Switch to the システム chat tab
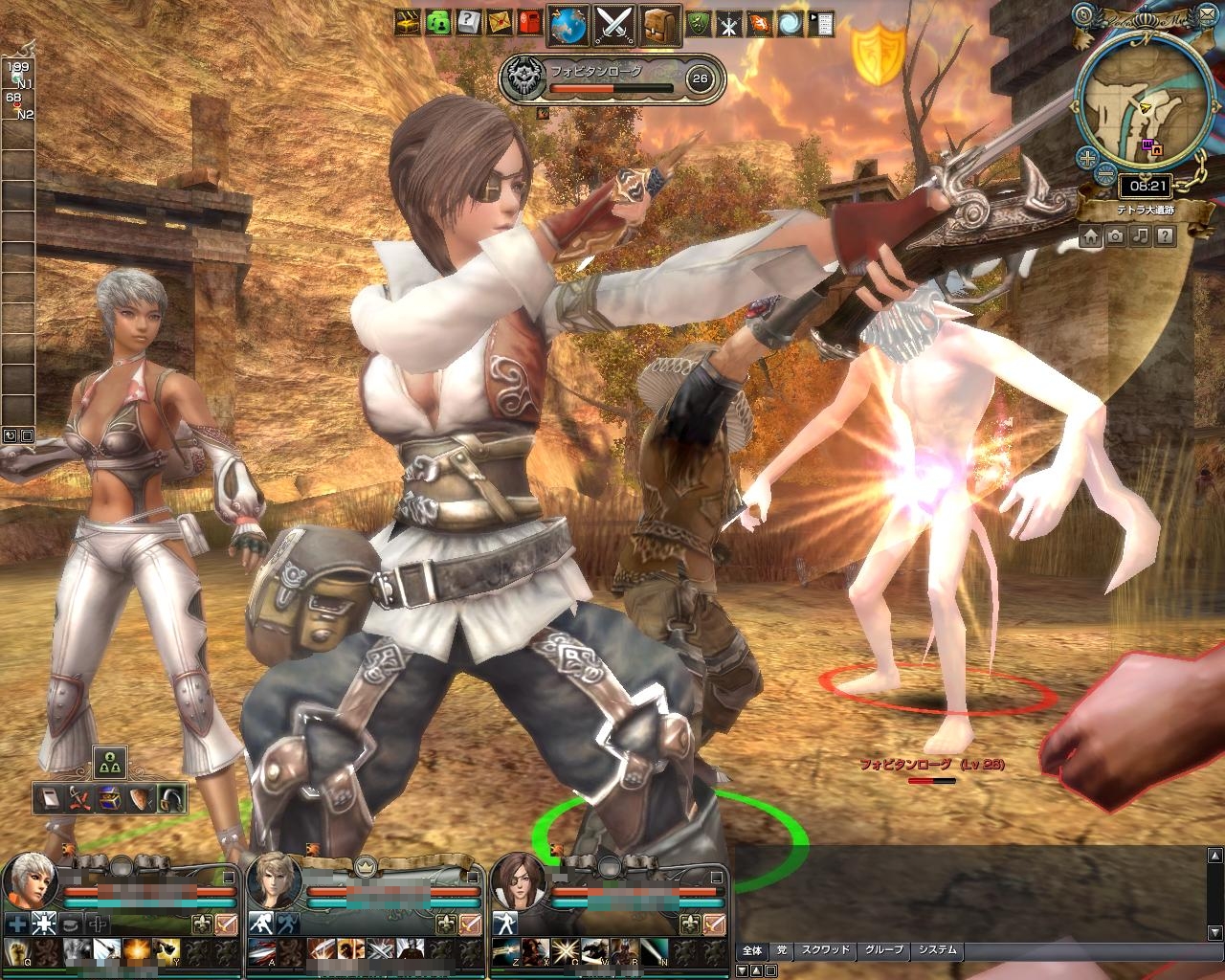Image resolution: width=1225 pixels, height=980 pixels. (x=937, y=950)
